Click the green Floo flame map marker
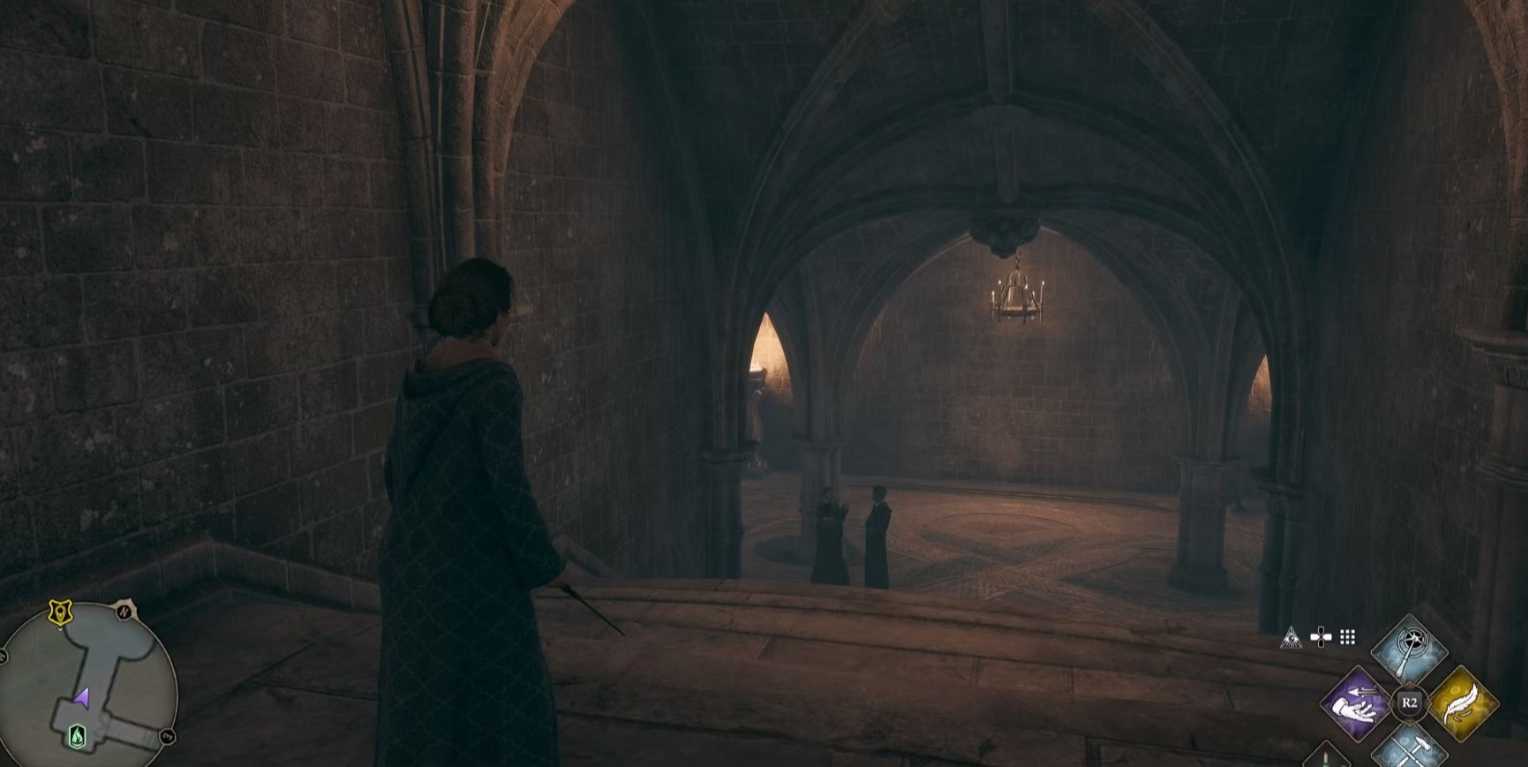1528x767 pixels. [77, 737]
